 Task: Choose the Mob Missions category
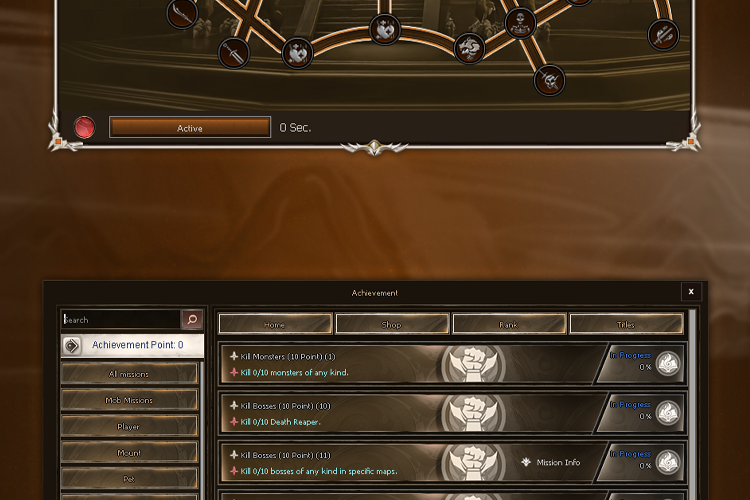[129, 400]
